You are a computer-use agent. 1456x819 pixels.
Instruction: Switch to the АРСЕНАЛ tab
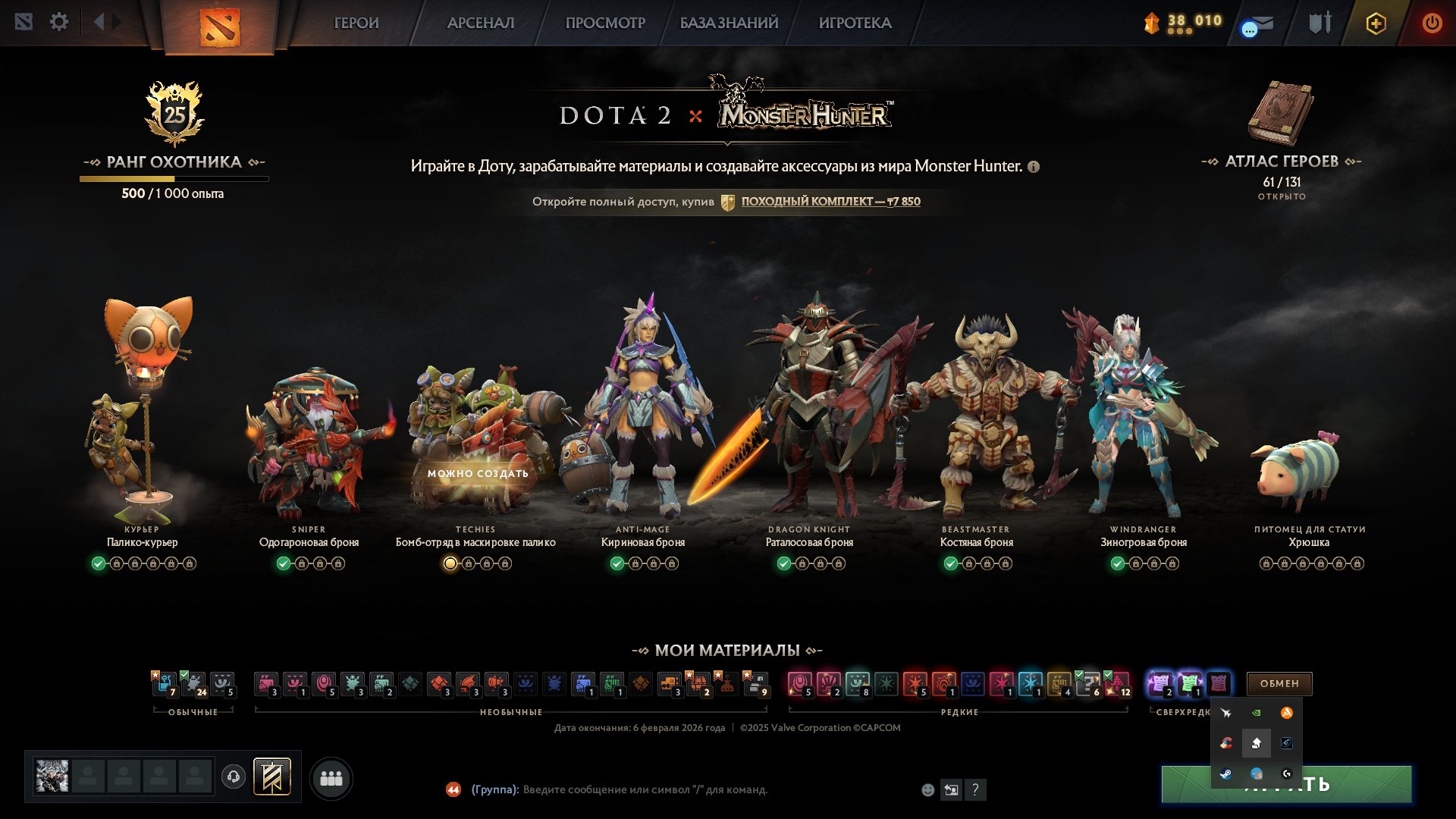point(480,23)
